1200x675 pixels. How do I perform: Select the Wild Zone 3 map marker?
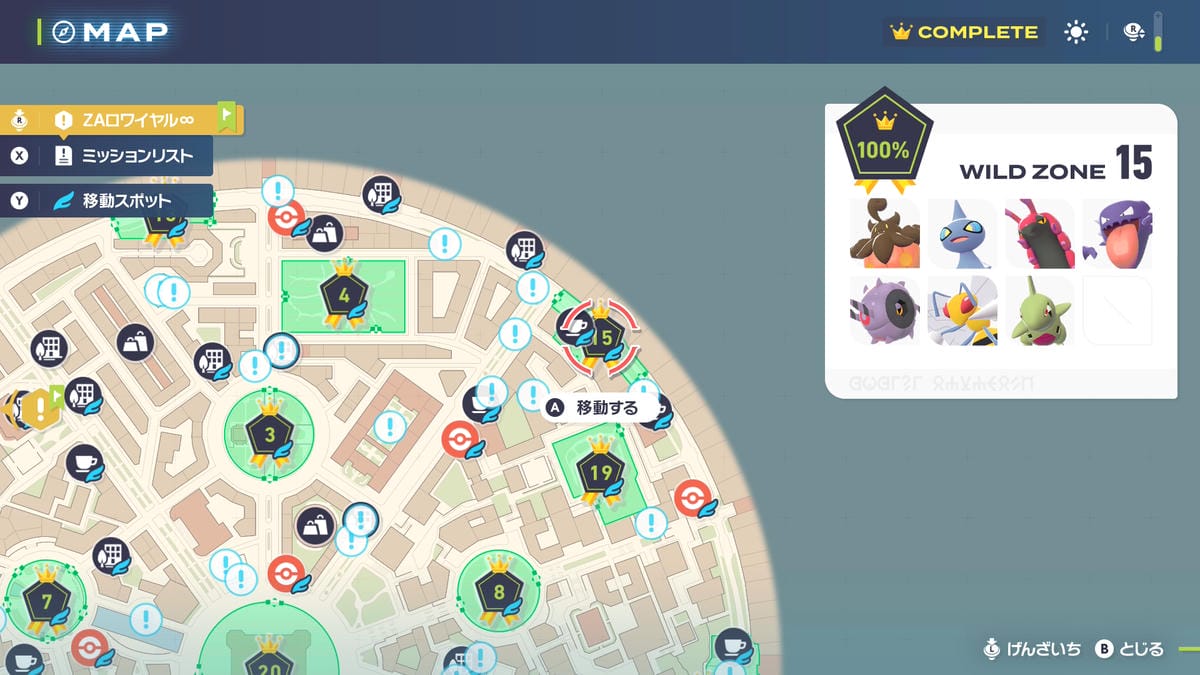(269, 434)
